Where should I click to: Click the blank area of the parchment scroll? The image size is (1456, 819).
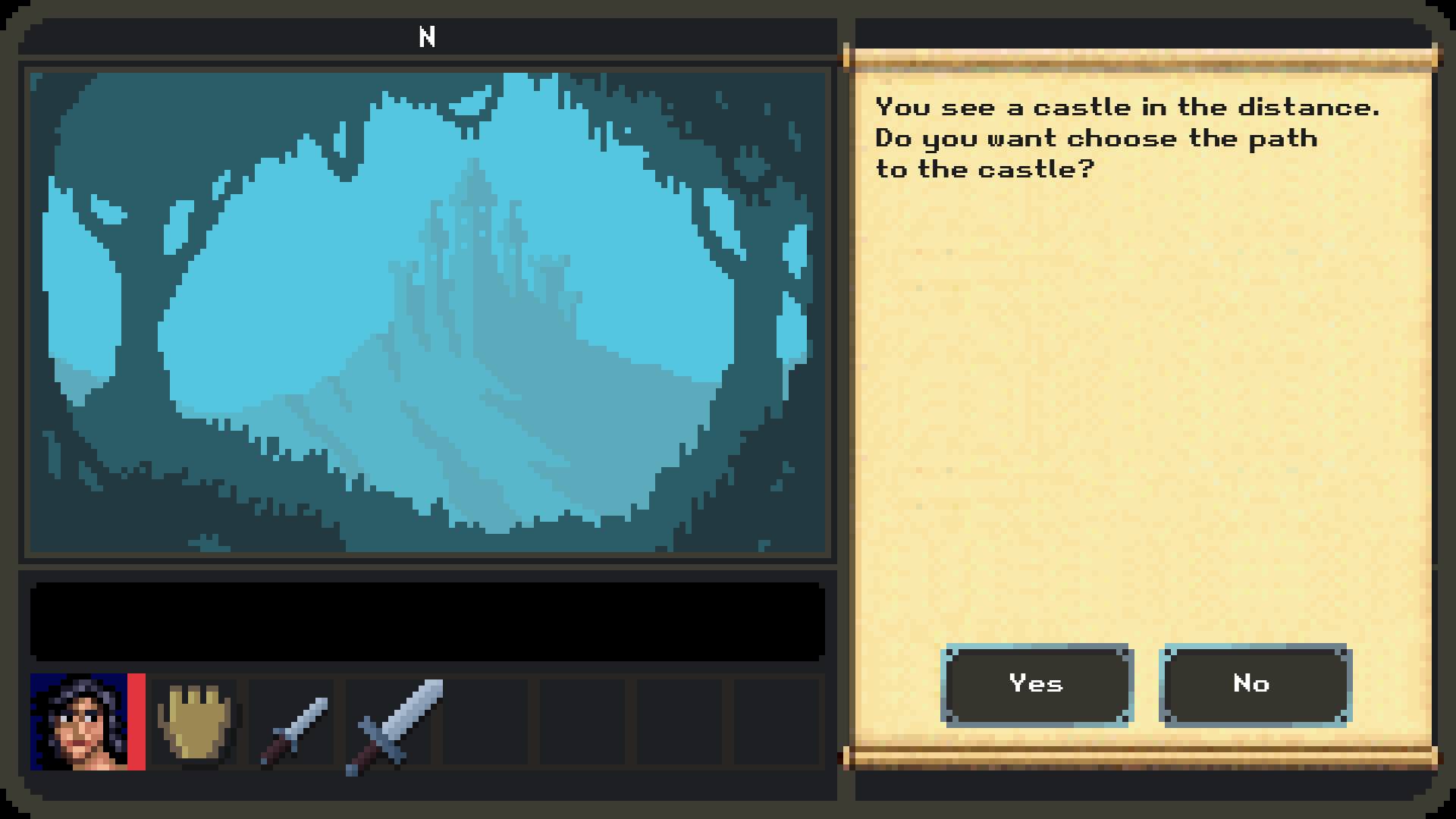(1137, 417)
